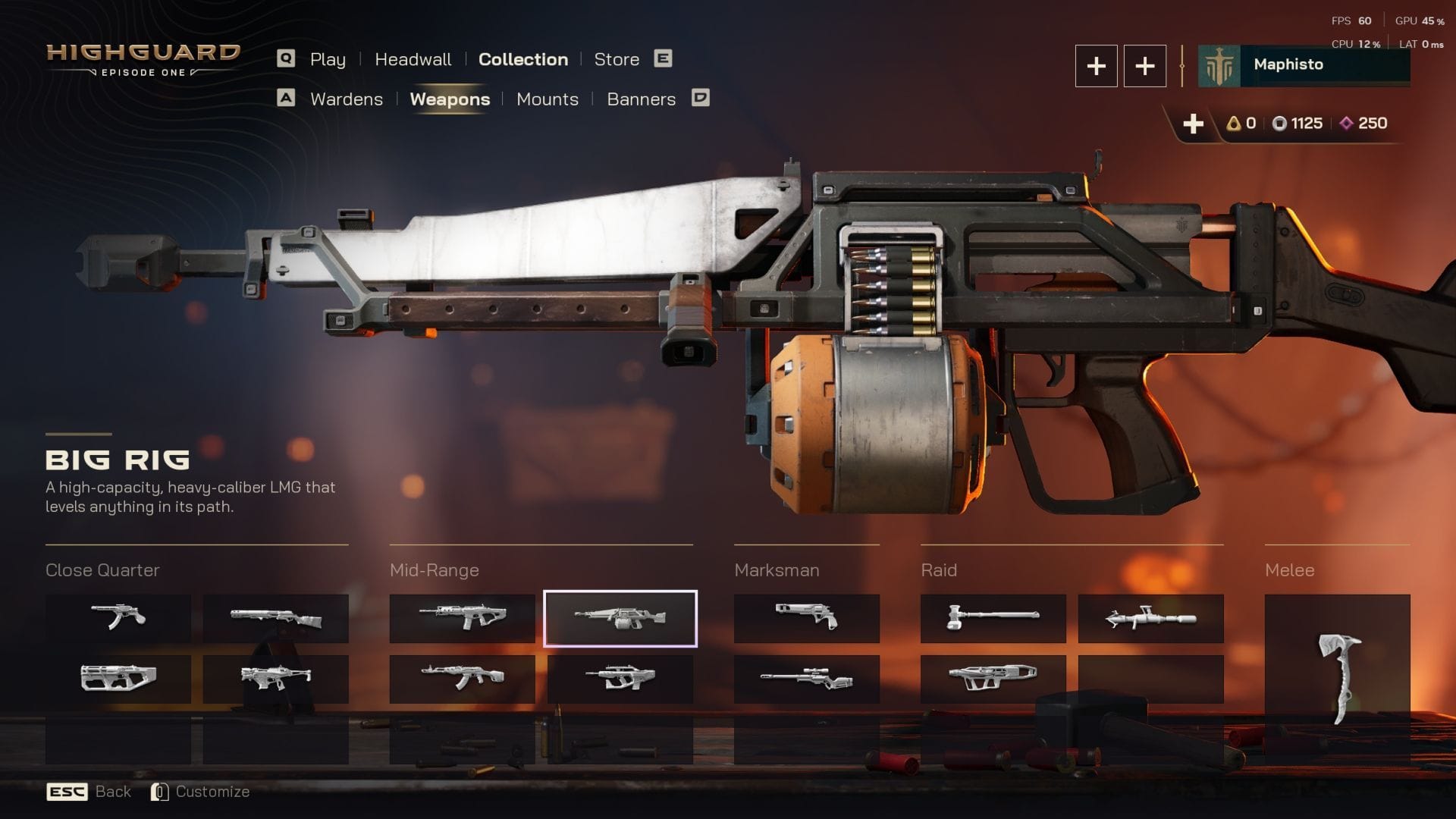Open the Mounts tab
The height and width of the screenshot is (819, 1456).
click(547, 99)
